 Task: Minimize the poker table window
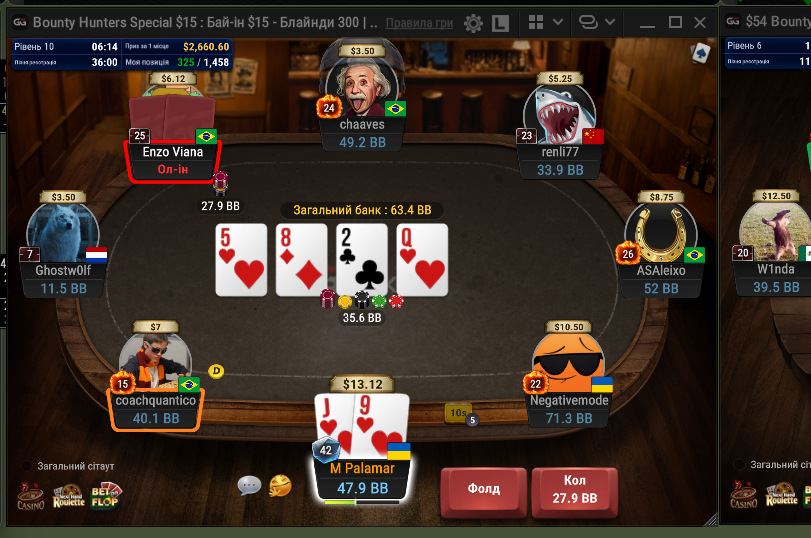coord(645,22)
